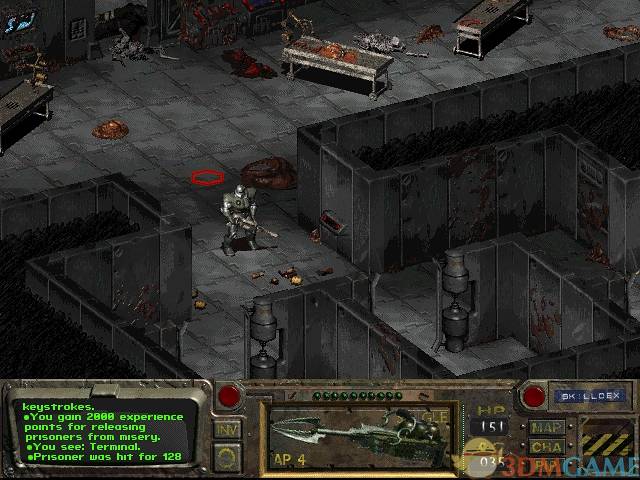This screenshot has height=480, width=640.
Task: Open the inventory with the INV button
Action: tap(227, 430)
